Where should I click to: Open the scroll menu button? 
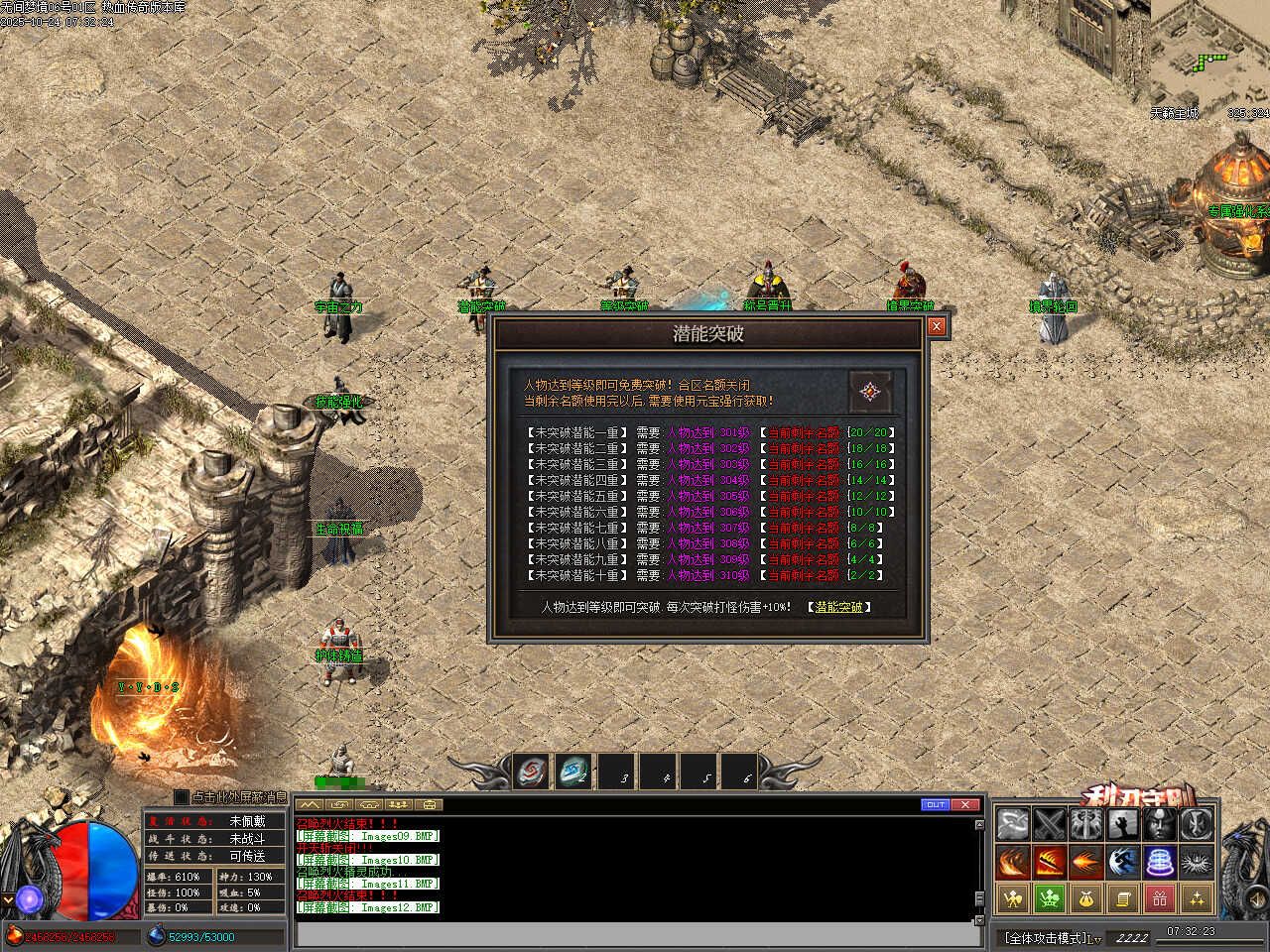(1123, 898)
